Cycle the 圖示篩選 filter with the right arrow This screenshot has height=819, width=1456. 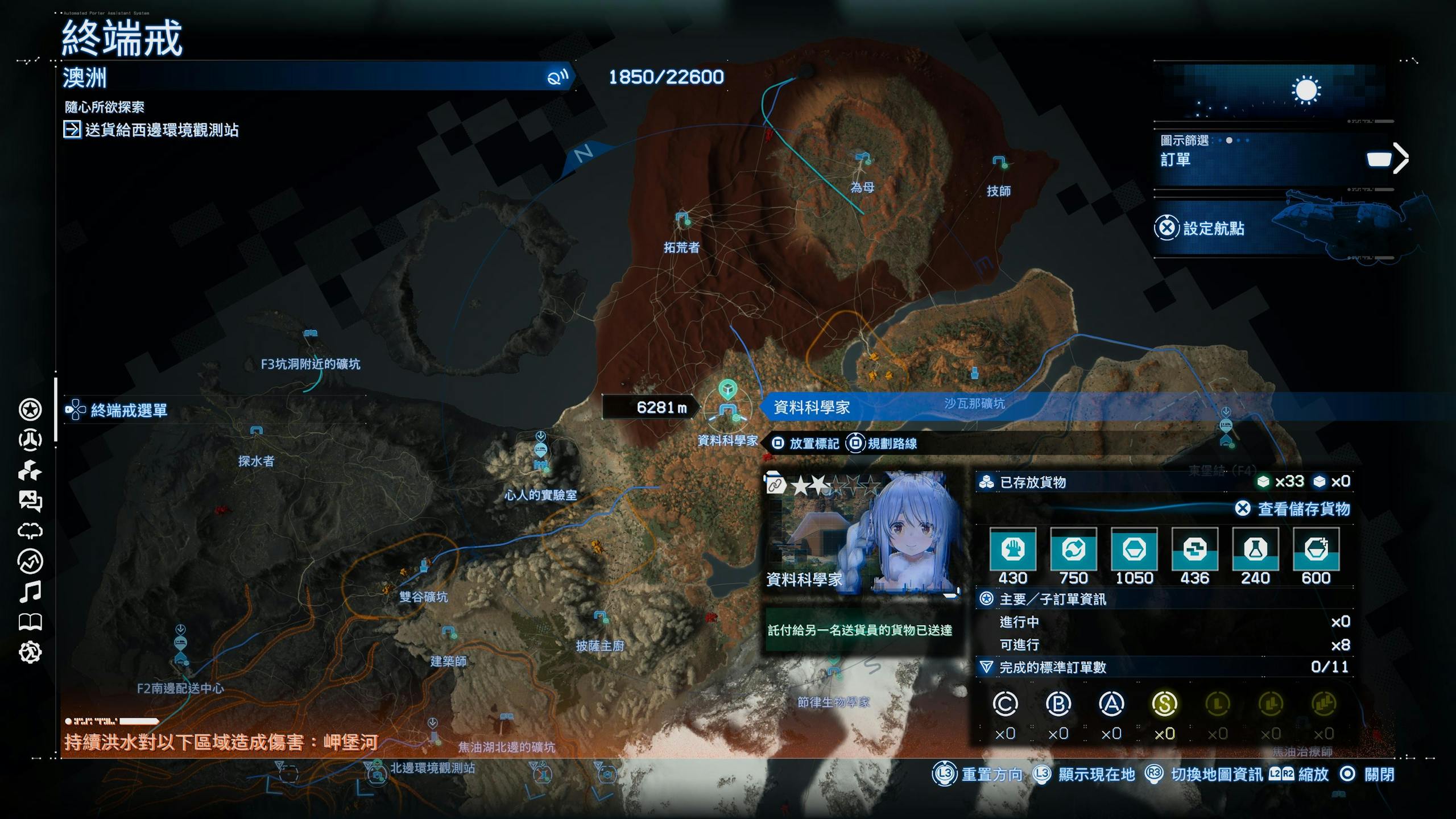point(1401,158)
